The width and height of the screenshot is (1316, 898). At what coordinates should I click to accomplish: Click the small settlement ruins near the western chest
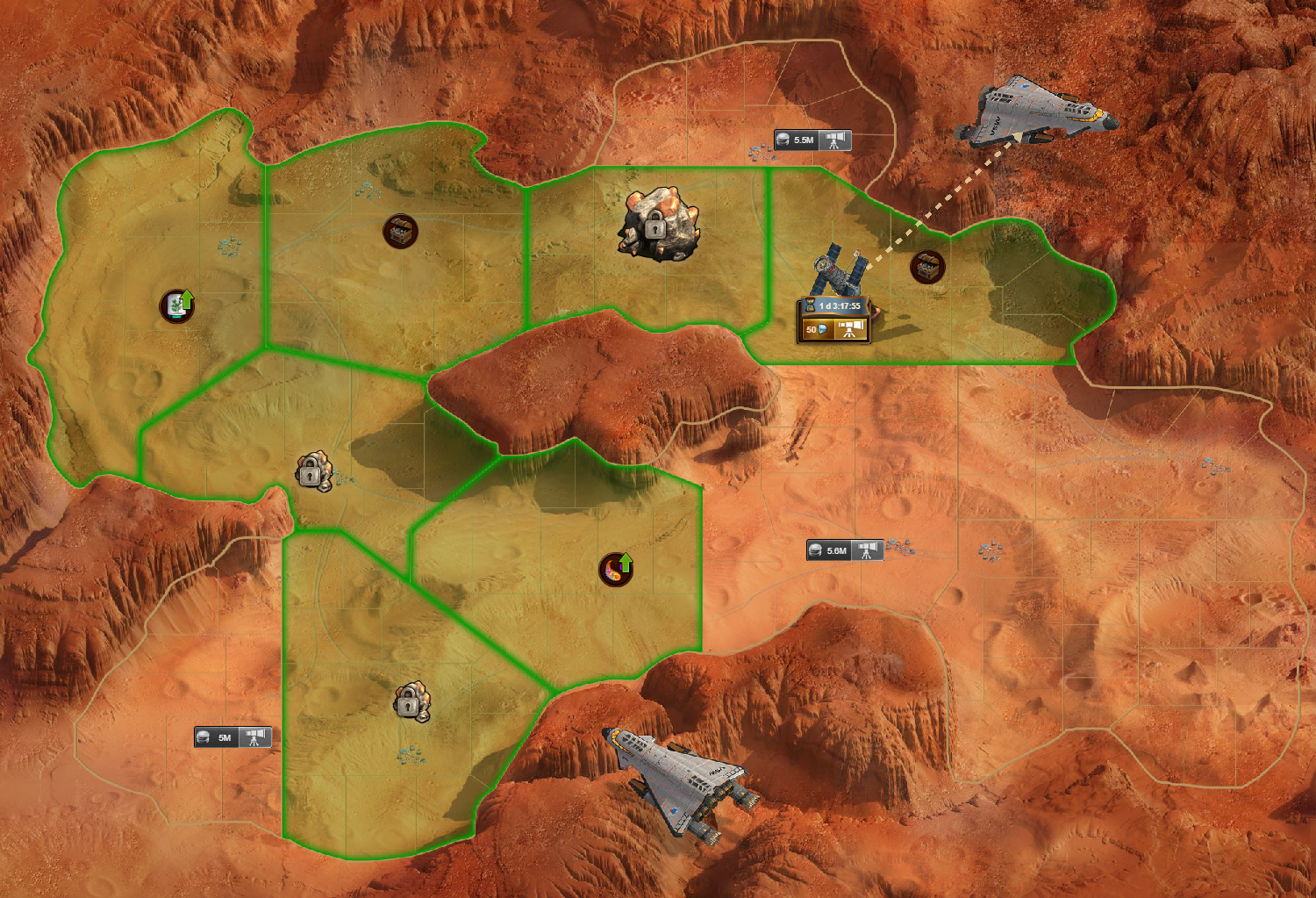(x=230, y=248)
